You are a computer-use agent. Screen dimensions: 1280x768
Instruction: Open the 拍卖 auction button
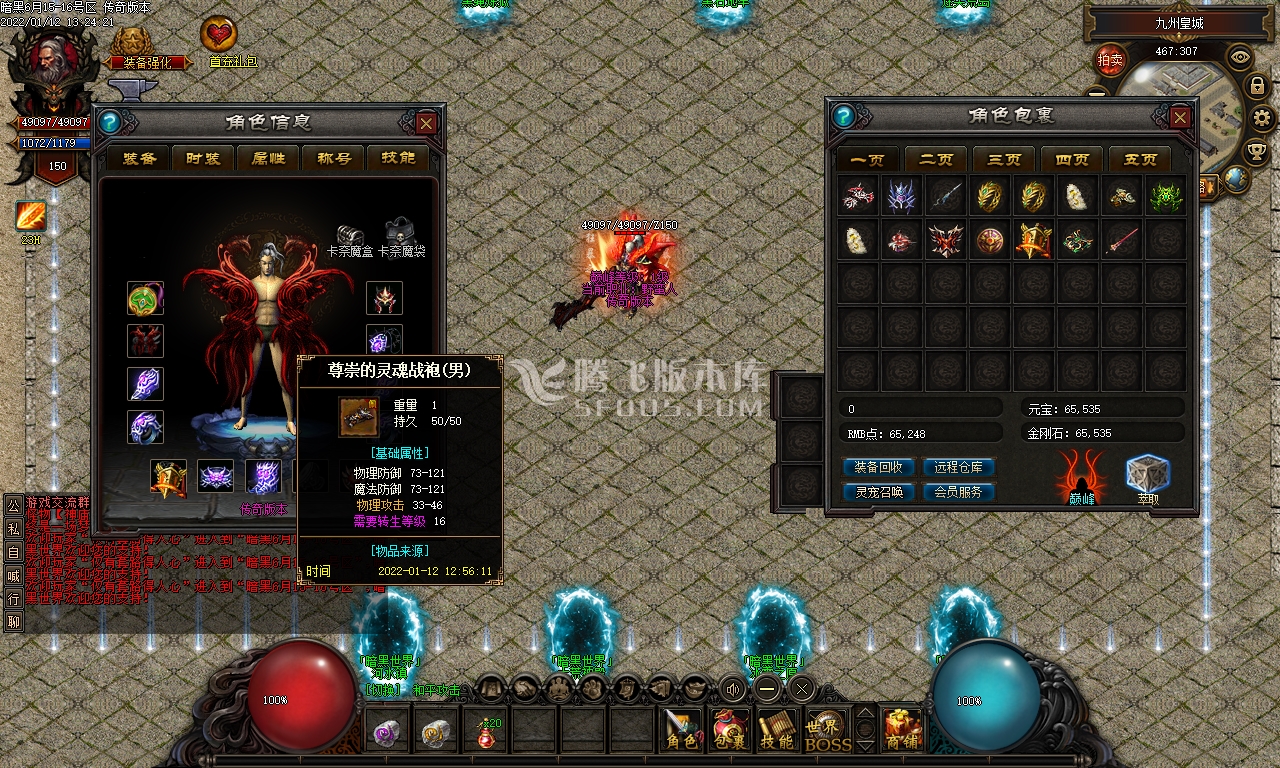[1110, 60]
